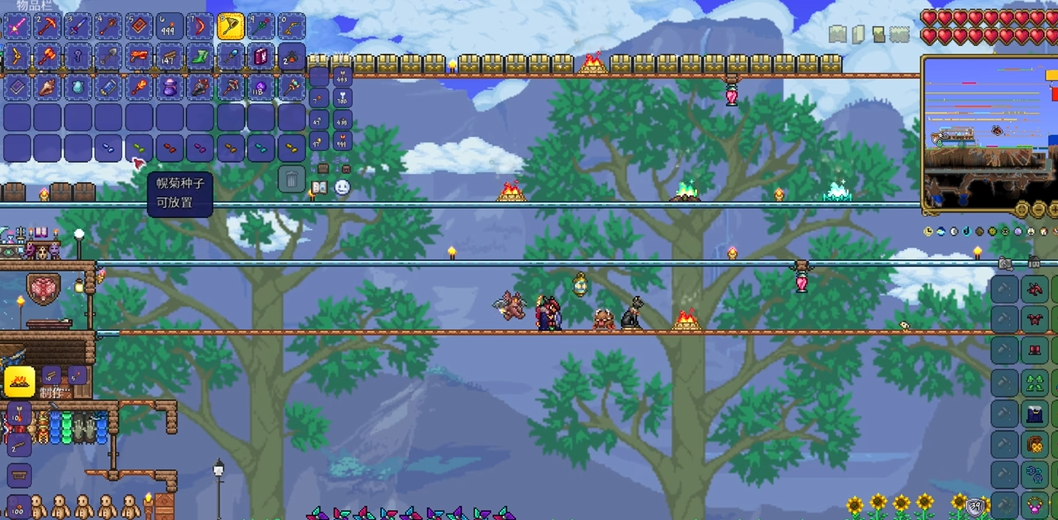Select the cyan seeds inventory slot
The width and height of the screenshot is (1058, 520).
click(x=261, y=148)
